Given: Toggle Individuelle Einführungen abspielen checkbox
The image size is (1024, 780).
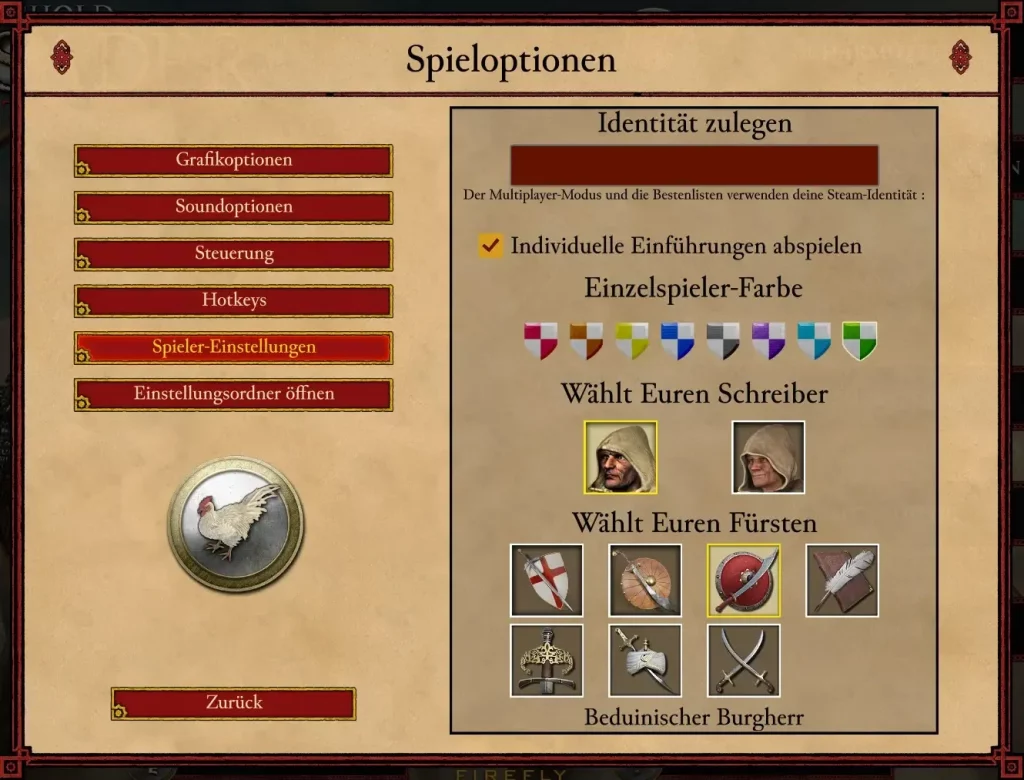Looking at the screenshot, I should (x=490, y=246).
